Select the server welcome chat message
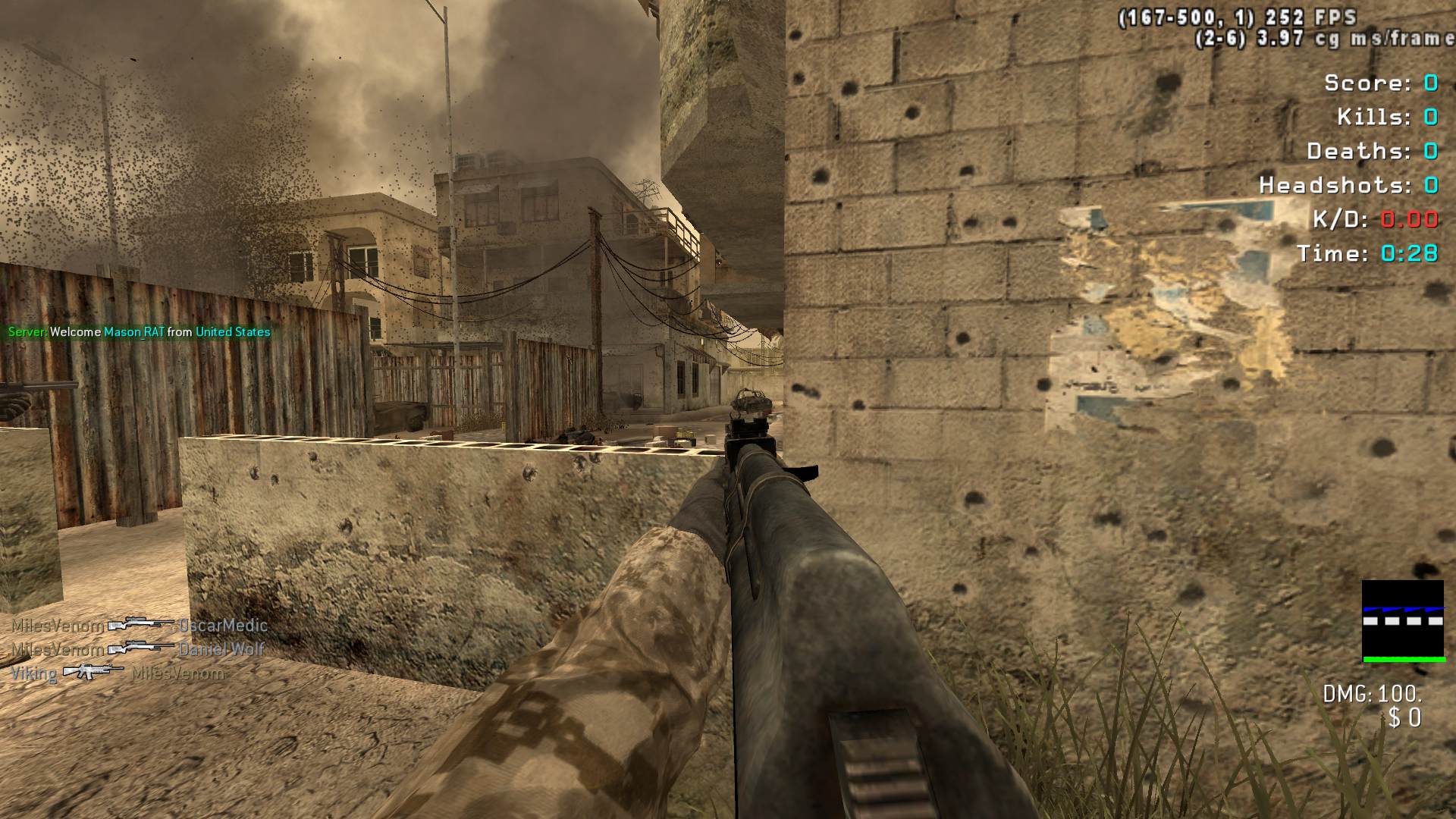Screen dimensions: 1456x819 click(x=139, y=332)
